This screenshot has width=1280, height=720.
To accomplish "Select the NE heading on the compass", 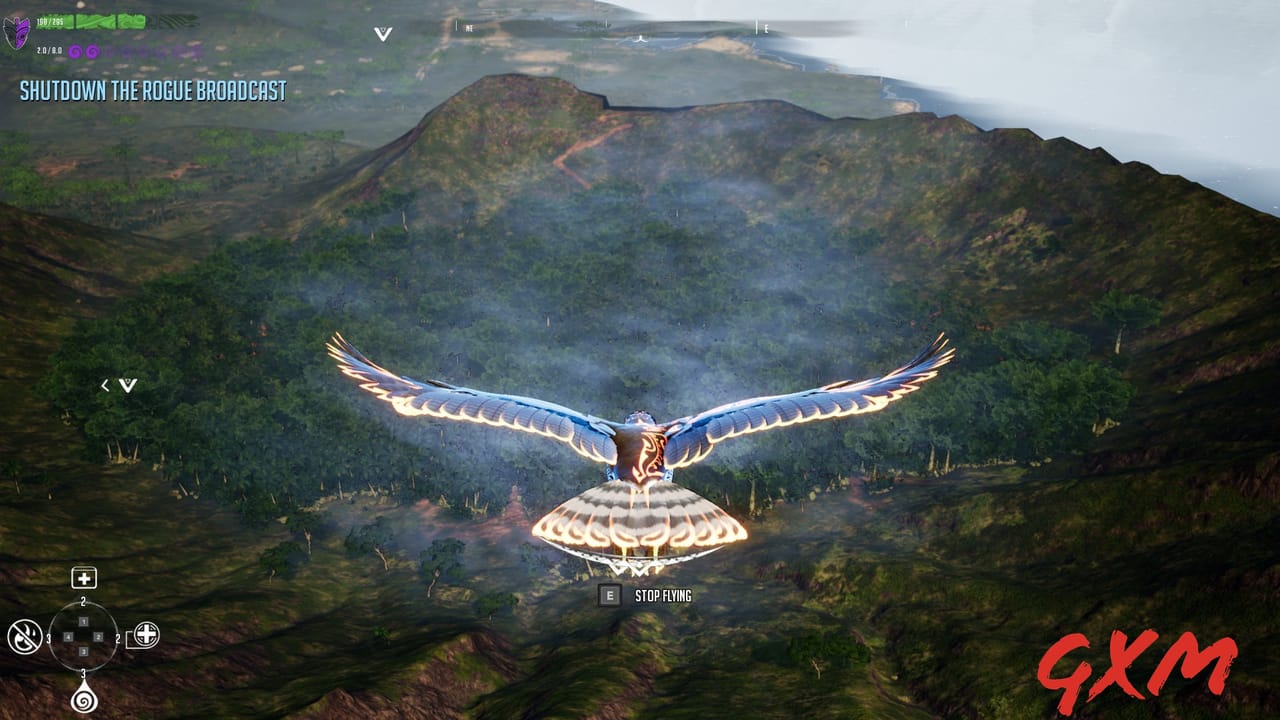I will (x=468, y=29).
